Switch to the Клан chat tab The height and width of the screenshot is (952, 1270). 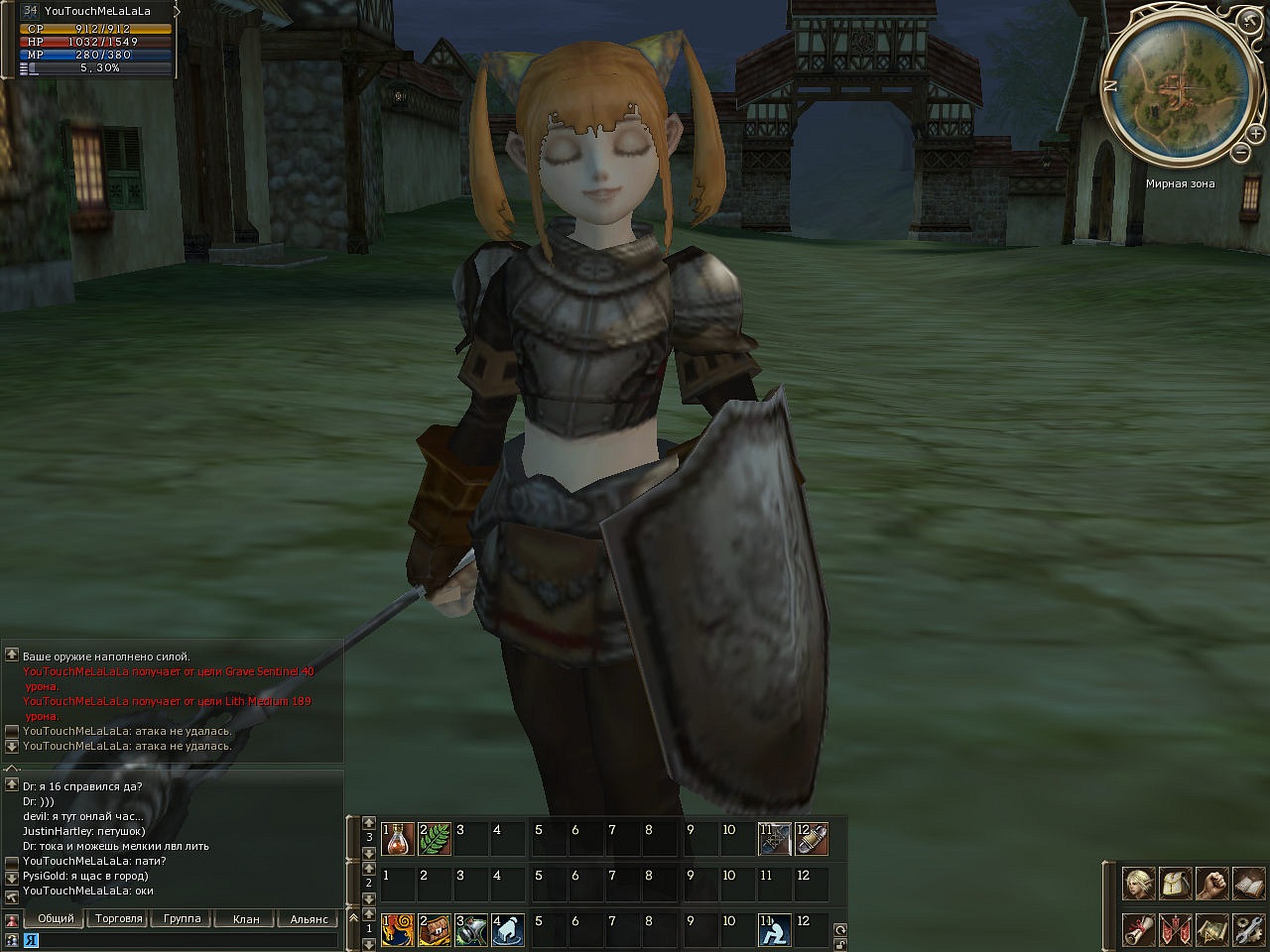[x=246, y=919]
